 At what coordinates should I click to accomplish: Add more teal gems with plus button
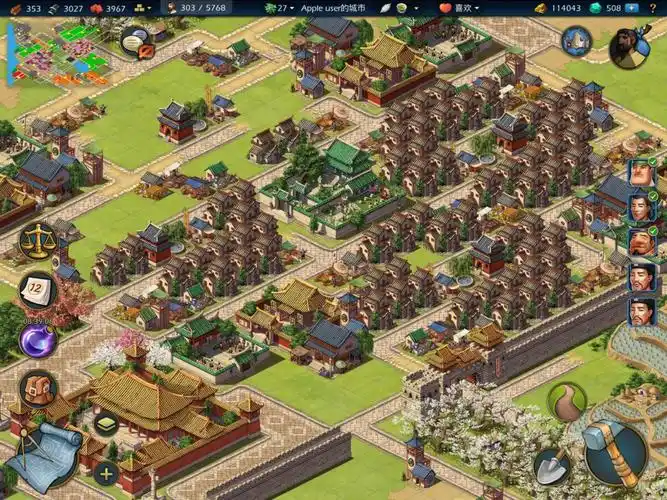(x=632, y=8)
